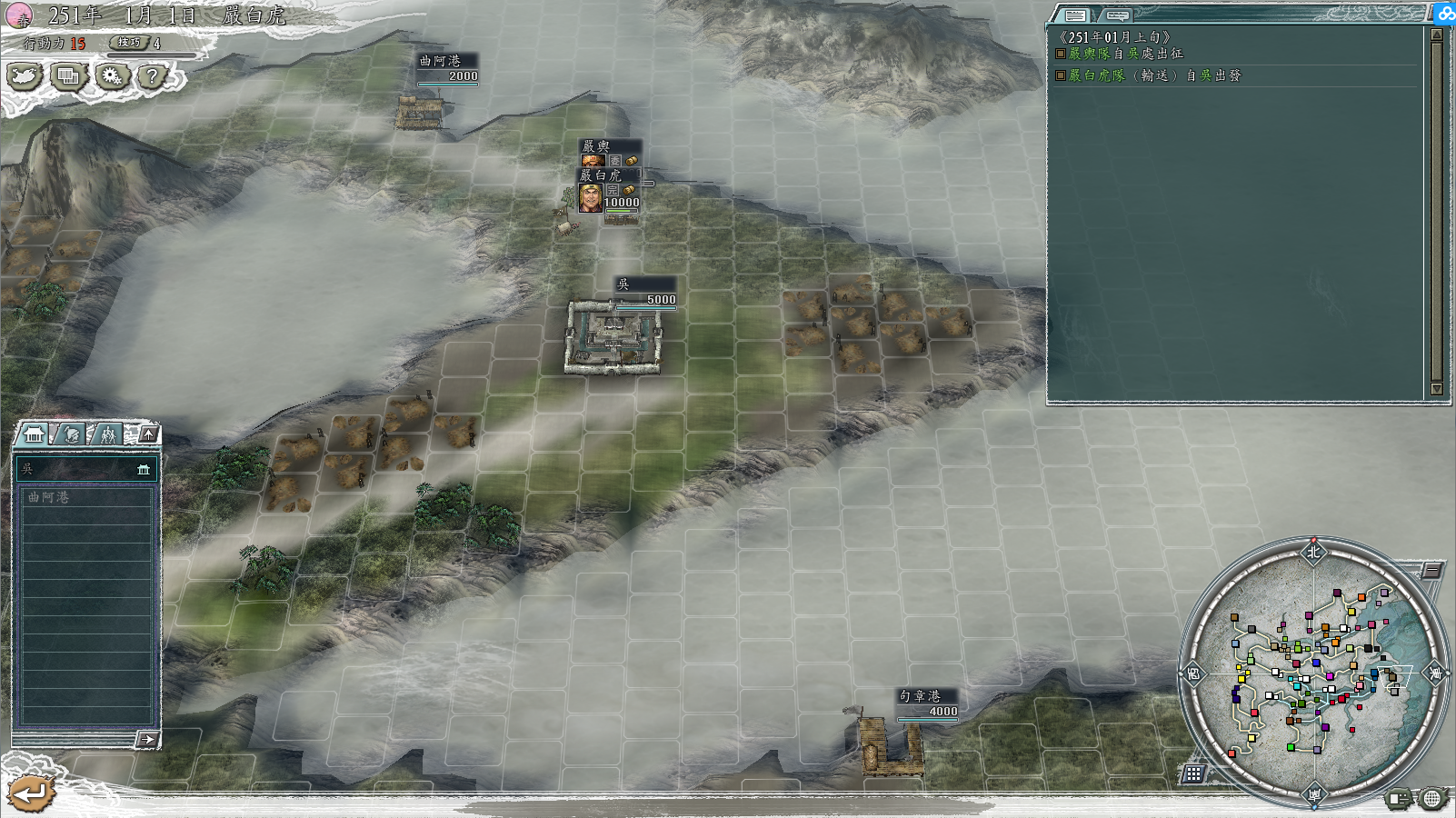1456x818 pixels.
Task: Open the 技巧 techniques button
Action: click(x=130, y=43)
